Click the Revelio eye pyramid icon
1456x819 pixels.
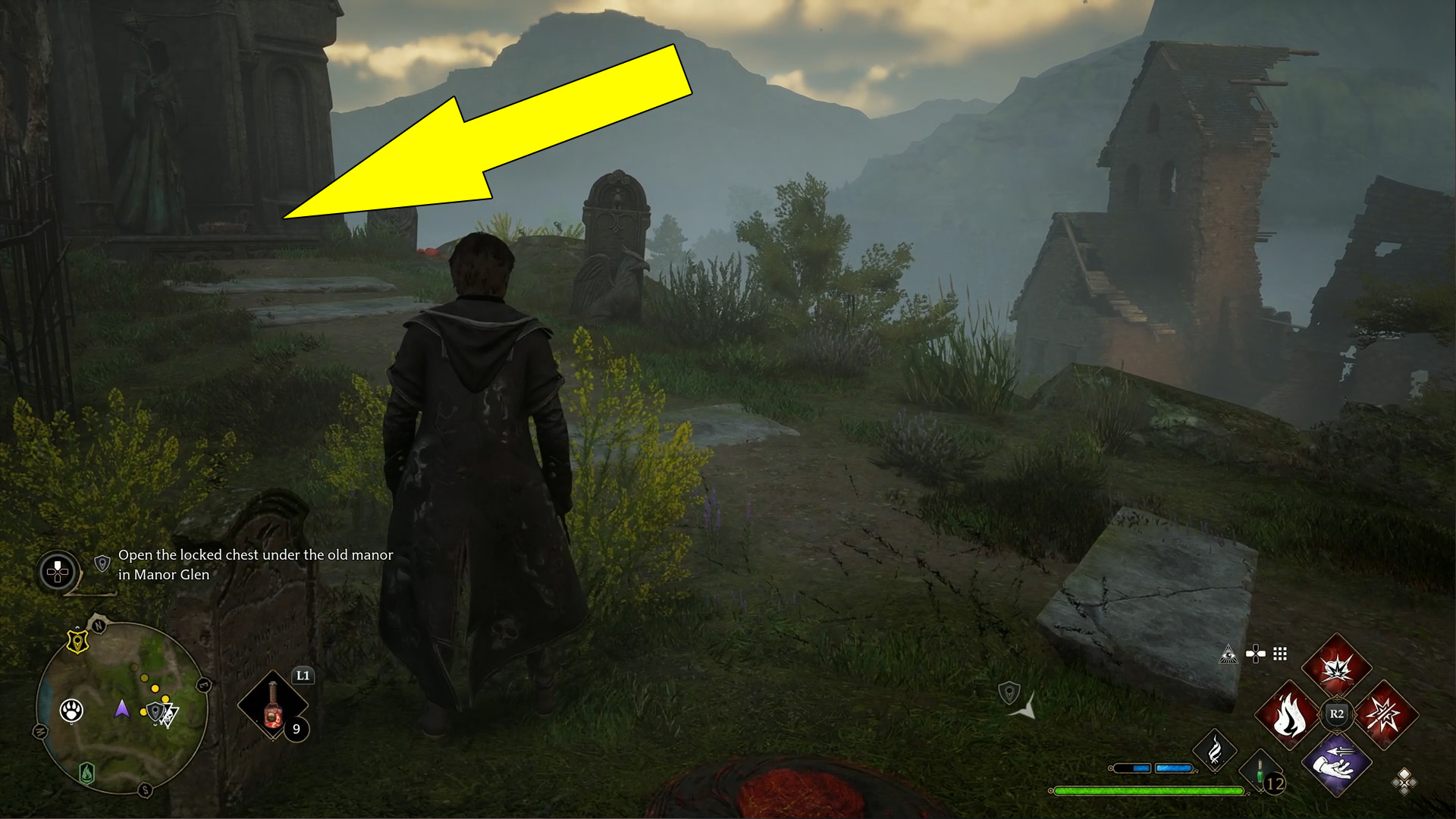tap(1228, 655)
